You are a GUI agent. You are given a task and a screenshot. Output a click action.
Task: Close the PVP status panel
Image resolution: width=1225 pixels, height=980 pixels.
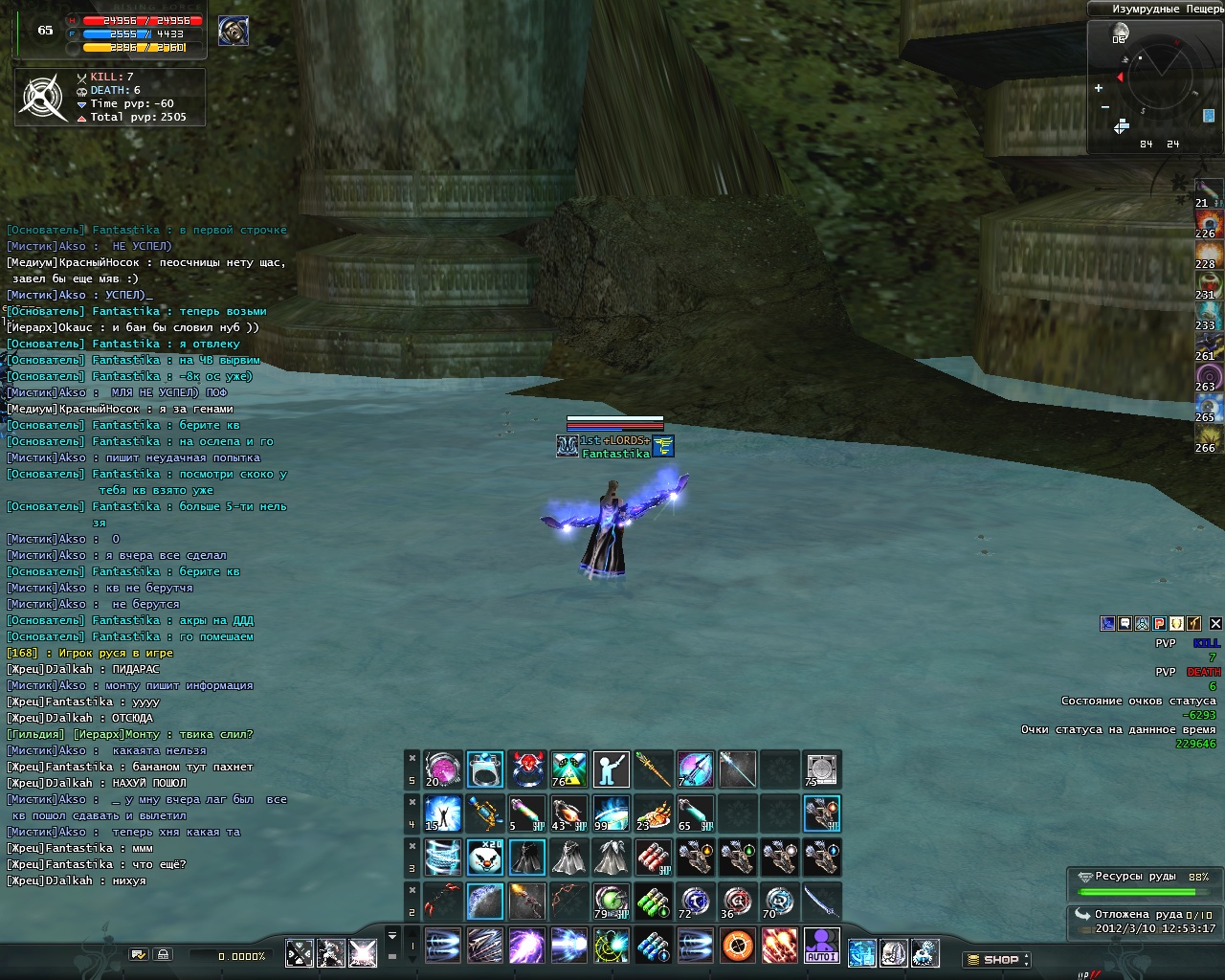1215,623
